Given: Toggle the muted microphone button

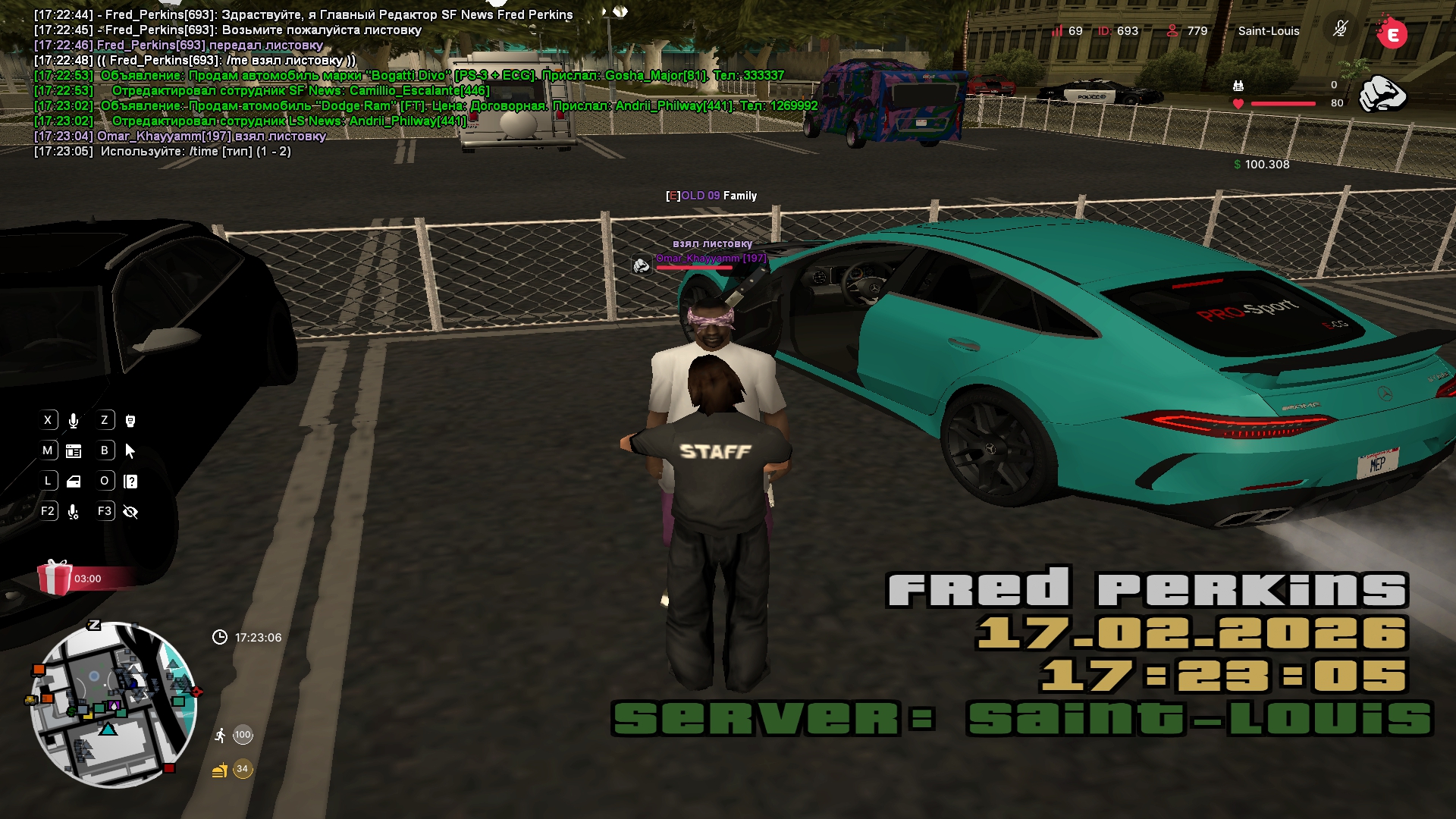Looking at the screenshot, I should pyautogui.click(x=1340, y=30).
